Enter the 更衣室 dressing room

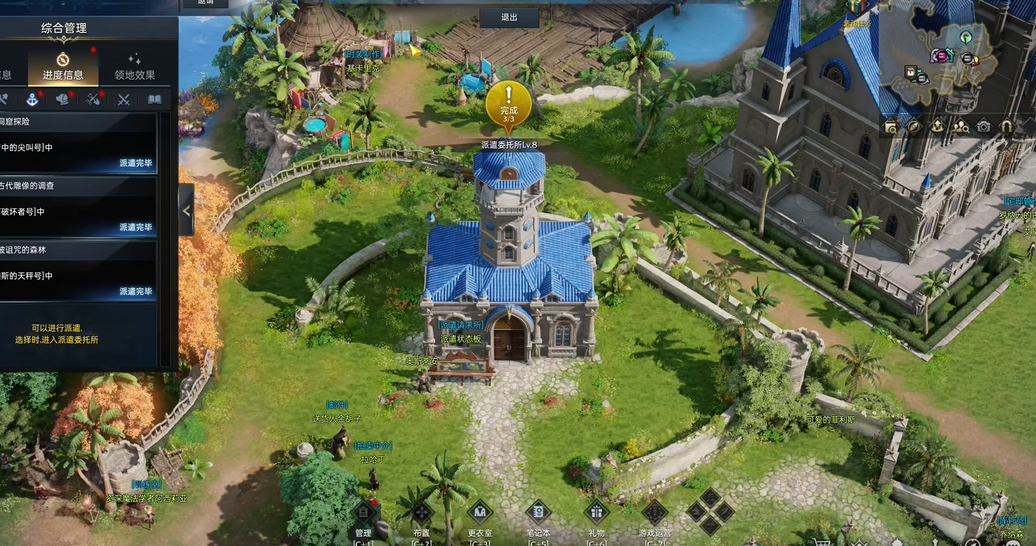480,516
